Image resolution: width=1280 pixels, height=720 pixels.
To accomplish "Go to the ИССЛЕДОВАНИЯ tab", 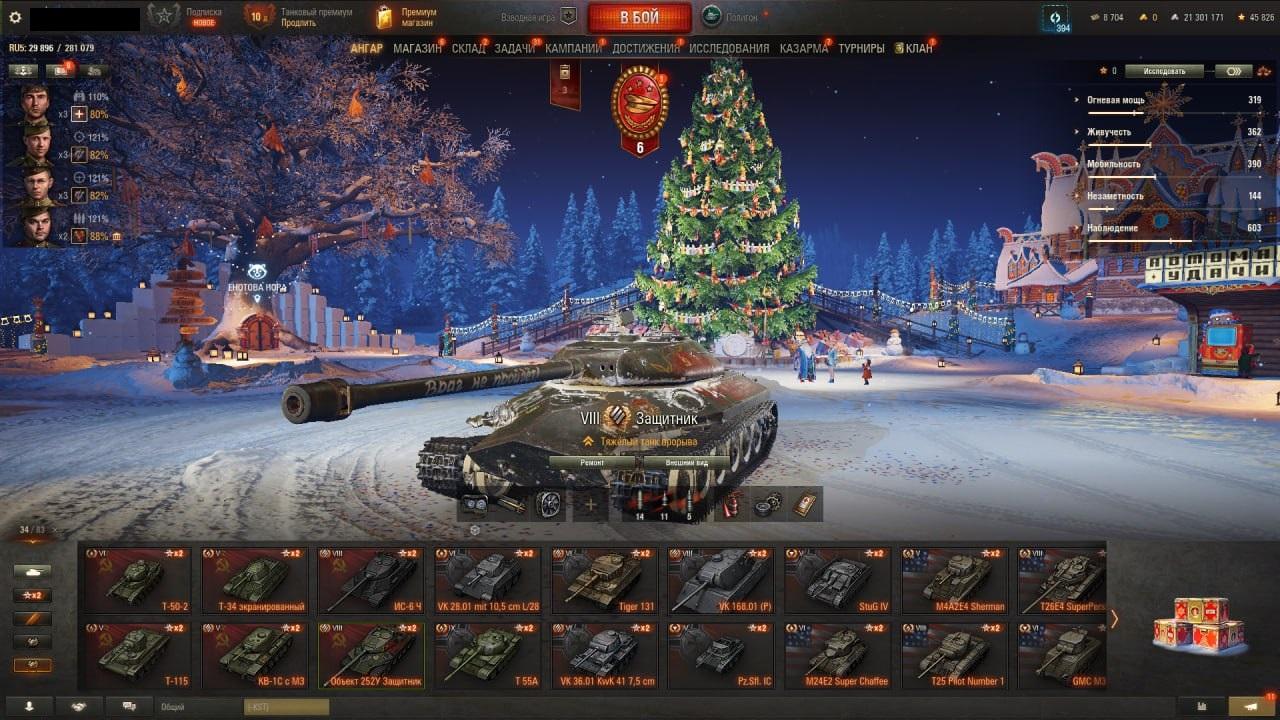I will [x=729, y=48].
